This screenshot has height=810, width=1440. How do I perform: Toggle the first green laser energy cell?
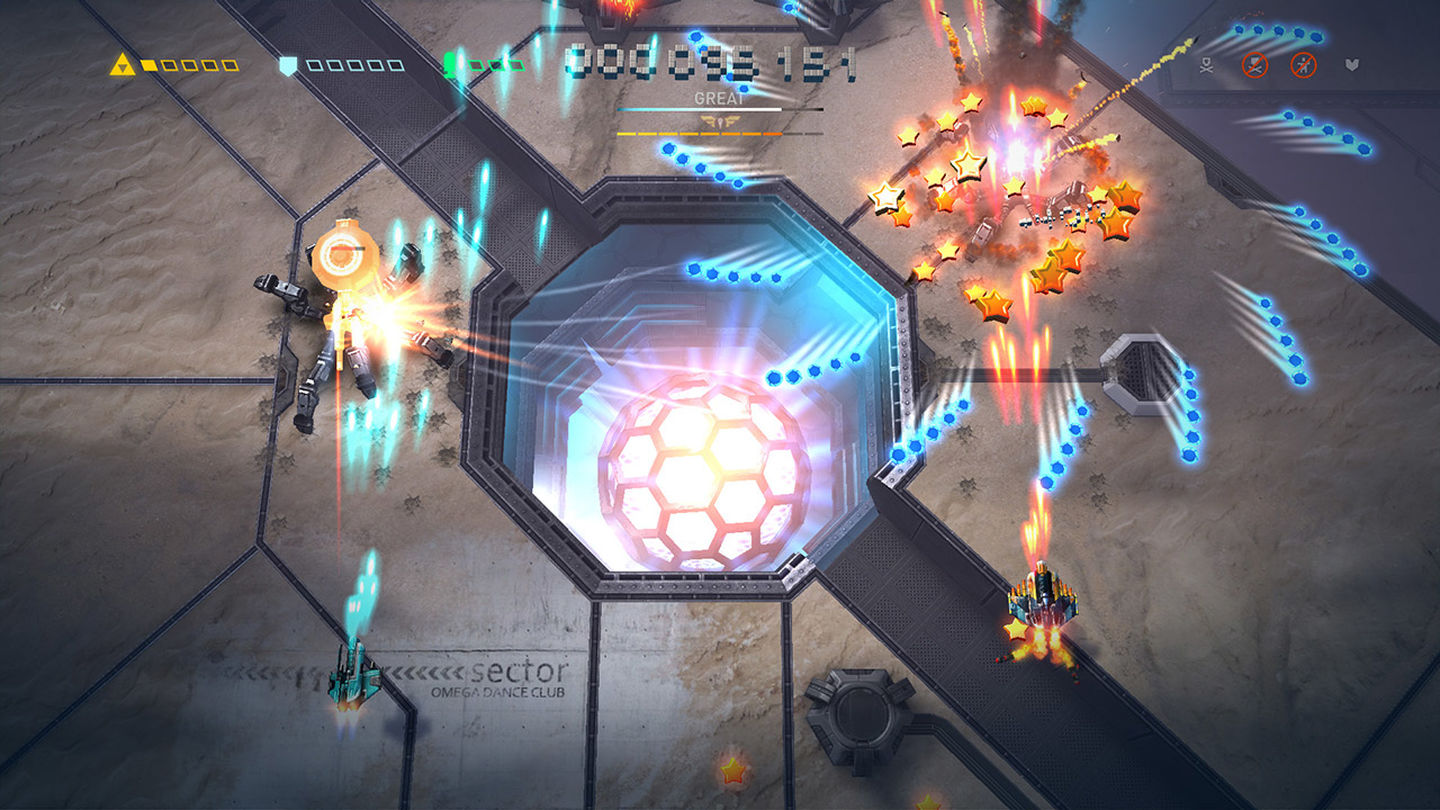(x=476, y=65)
